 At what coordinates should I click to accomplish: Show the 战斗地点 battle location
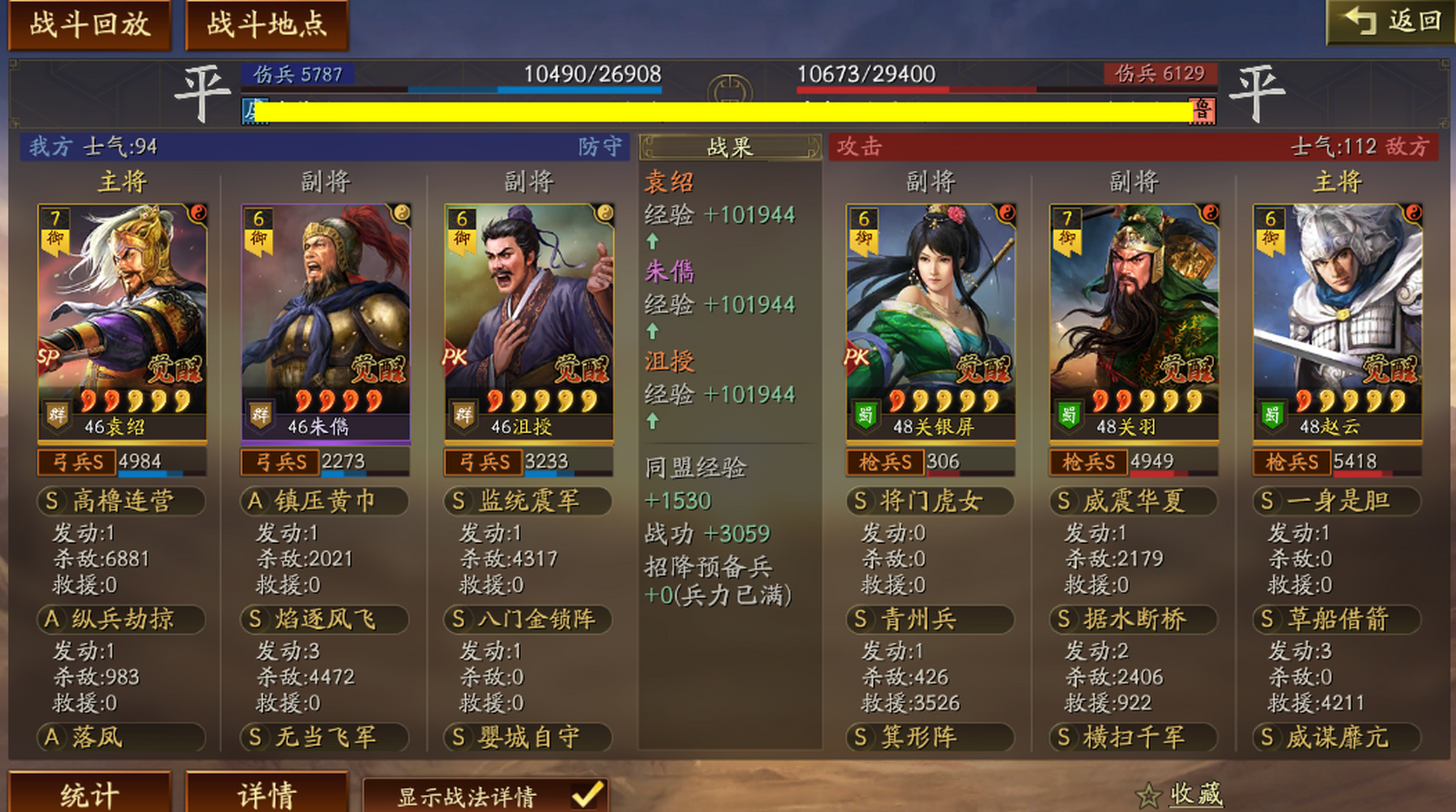267,24
